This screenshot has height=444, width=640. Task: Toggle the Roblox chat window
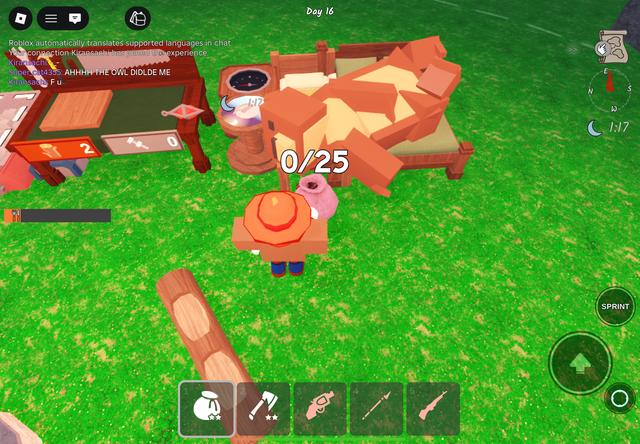point(75,18)
